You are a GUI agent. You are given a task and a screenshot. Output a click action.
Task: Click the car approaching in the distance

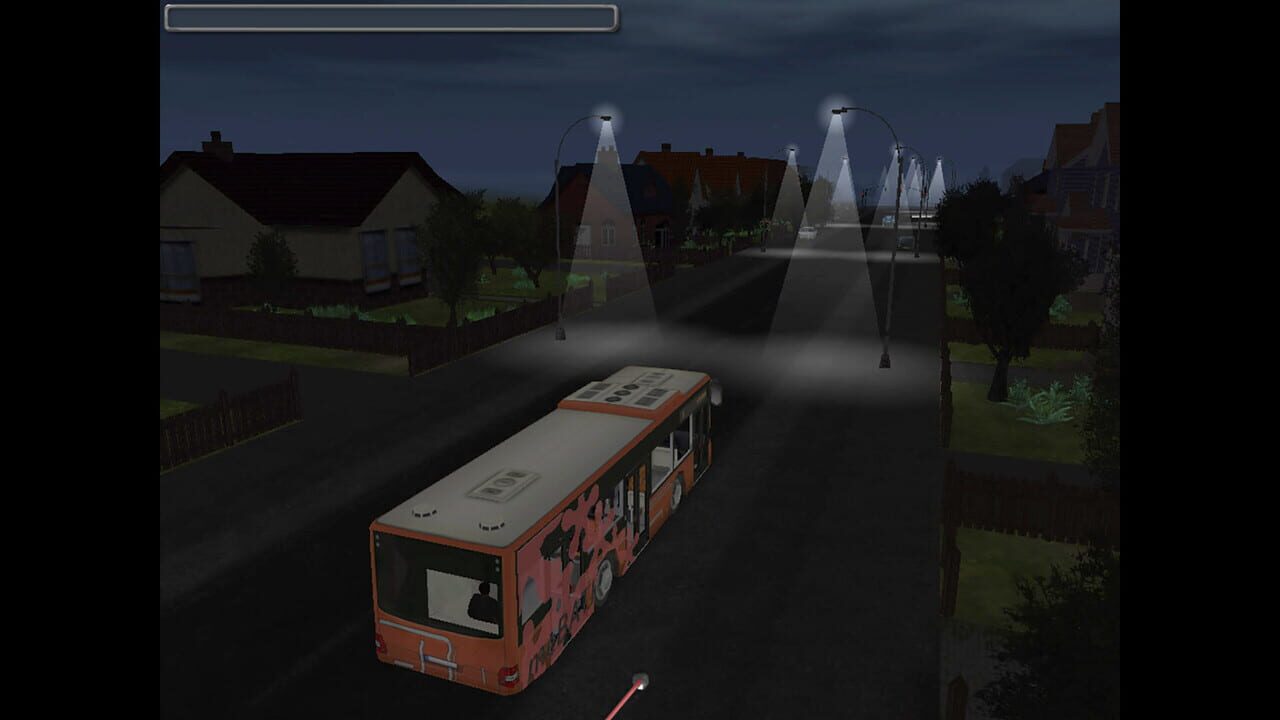[x=807, y=234]
